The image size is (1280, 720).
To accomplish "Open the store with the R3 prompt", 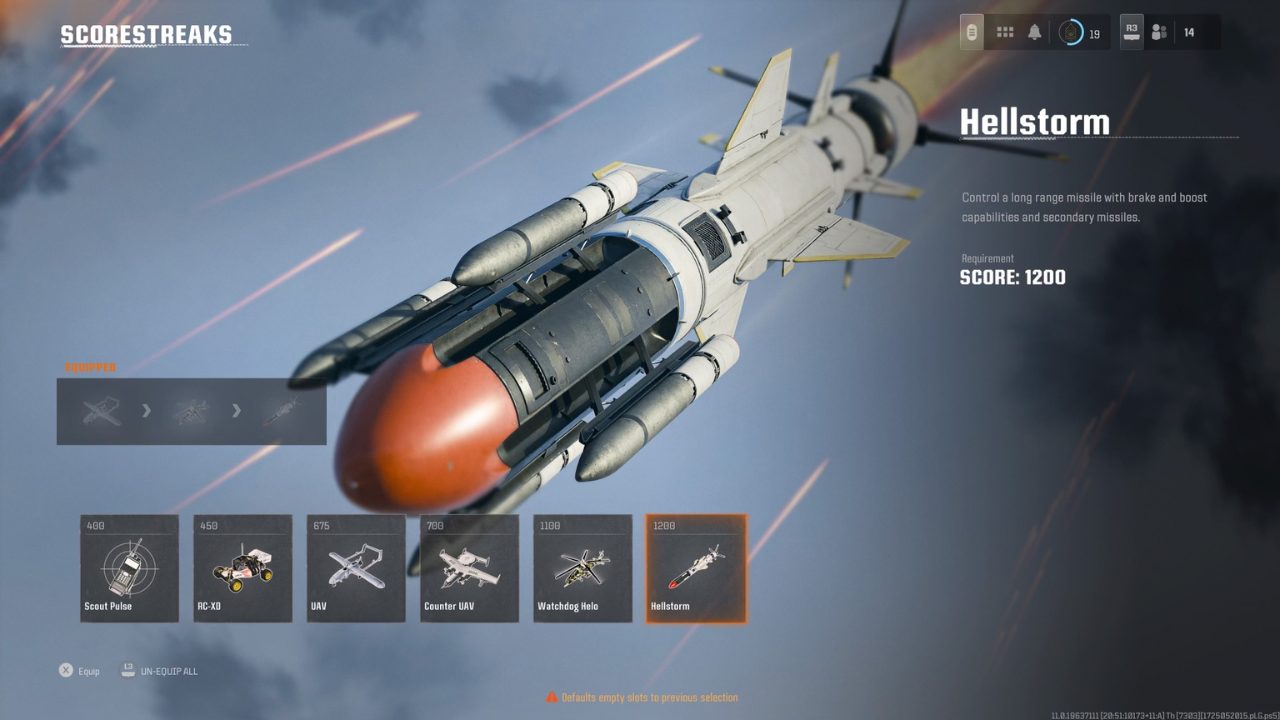I will click(x=1130, y=31).
